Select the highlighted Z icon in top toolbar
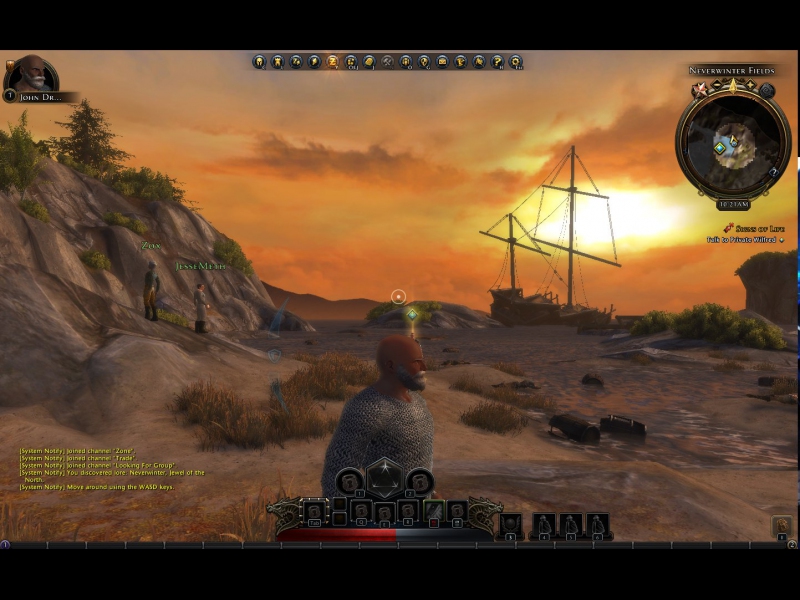Viewport: 800px width, 600px height. tap(332, 62)
